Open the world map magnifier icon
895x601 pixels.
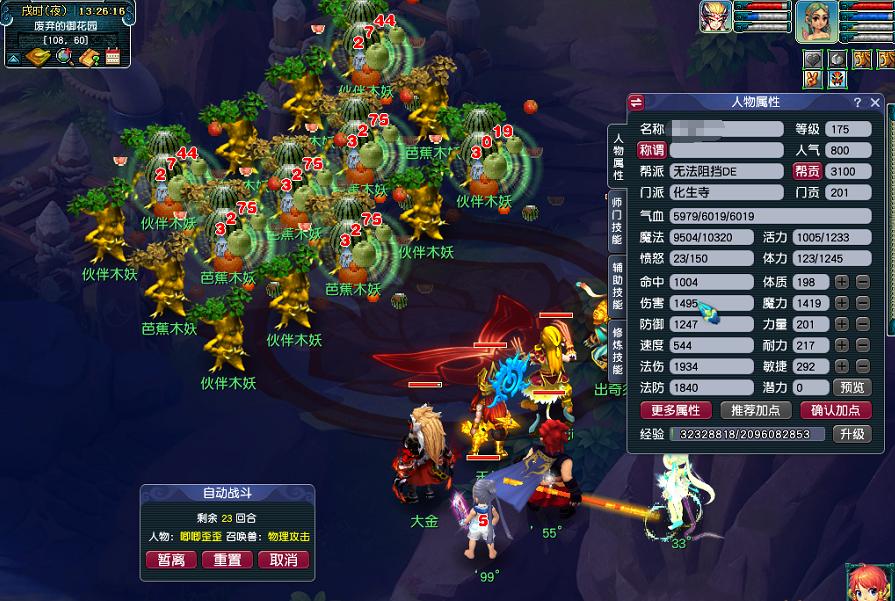[64, 57]
